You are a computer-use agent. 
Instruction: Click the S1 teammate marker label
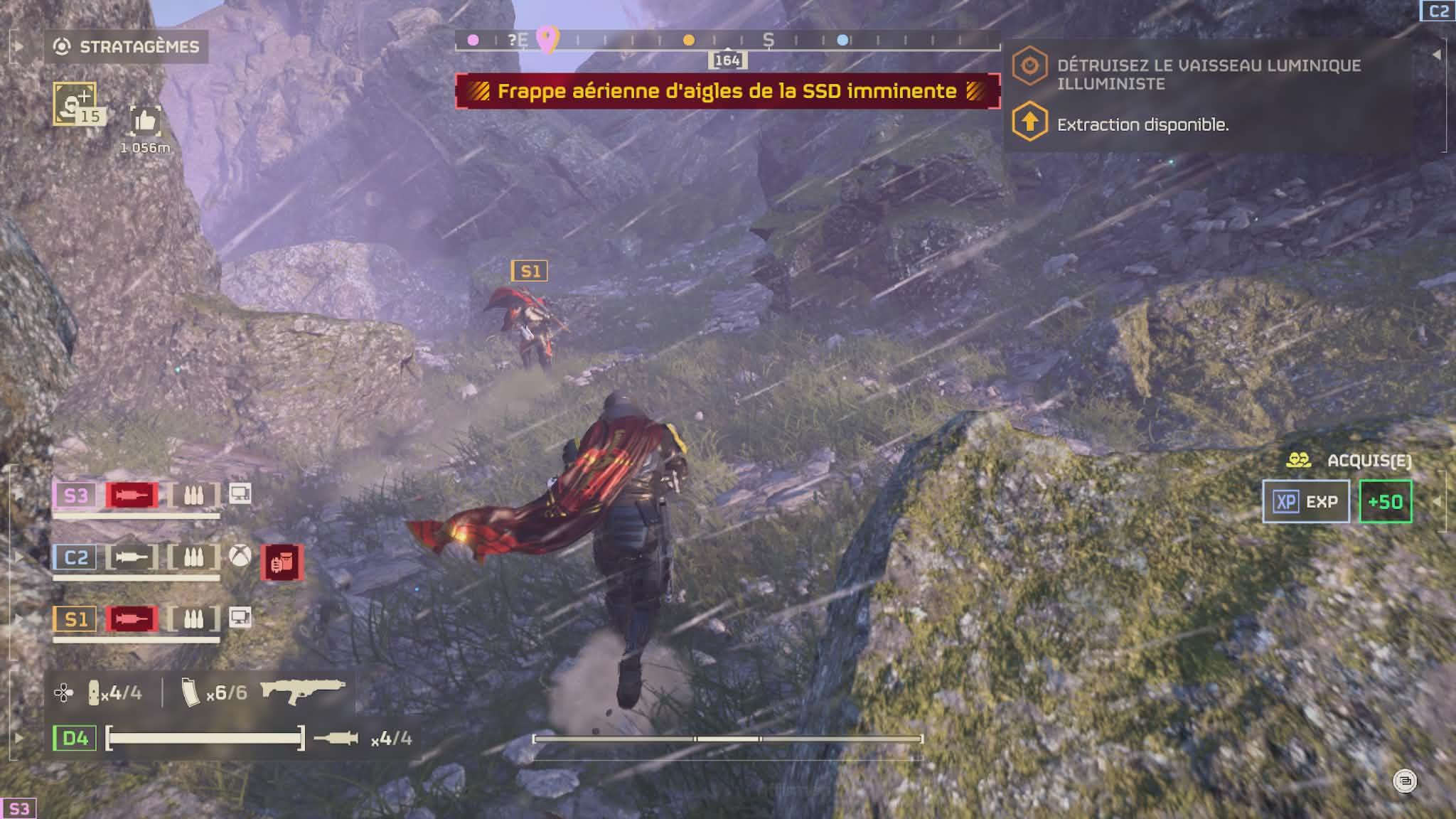530,271
